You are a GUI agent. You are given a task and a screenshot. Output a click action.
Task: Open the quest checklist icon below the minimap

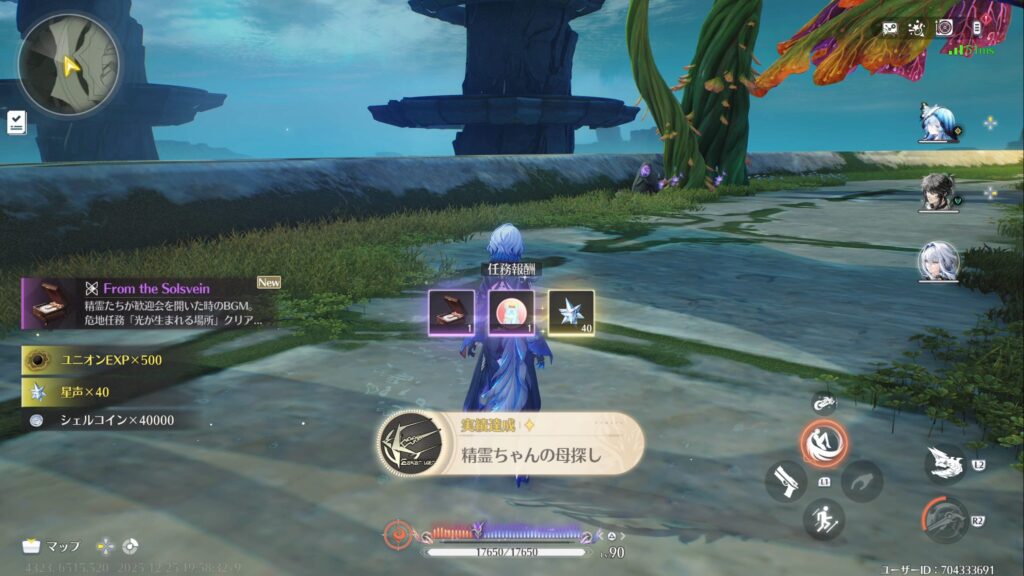coord(16,122)
